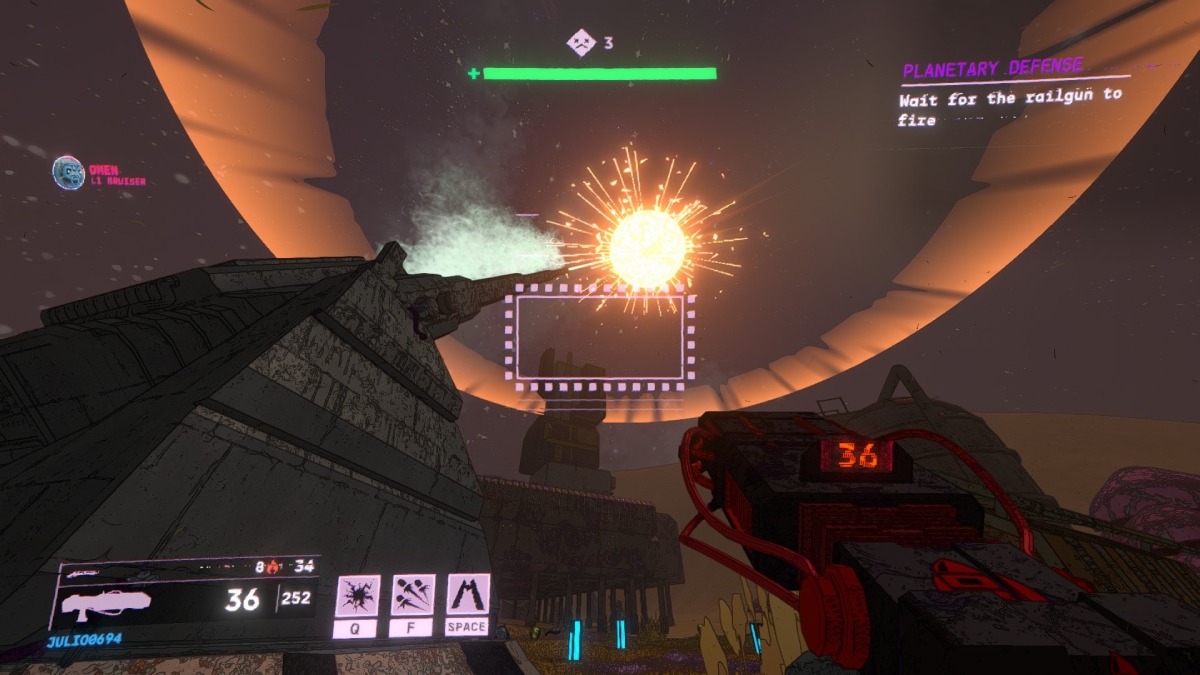Activate the explosion burst ability icon

(x=358, y=596)
